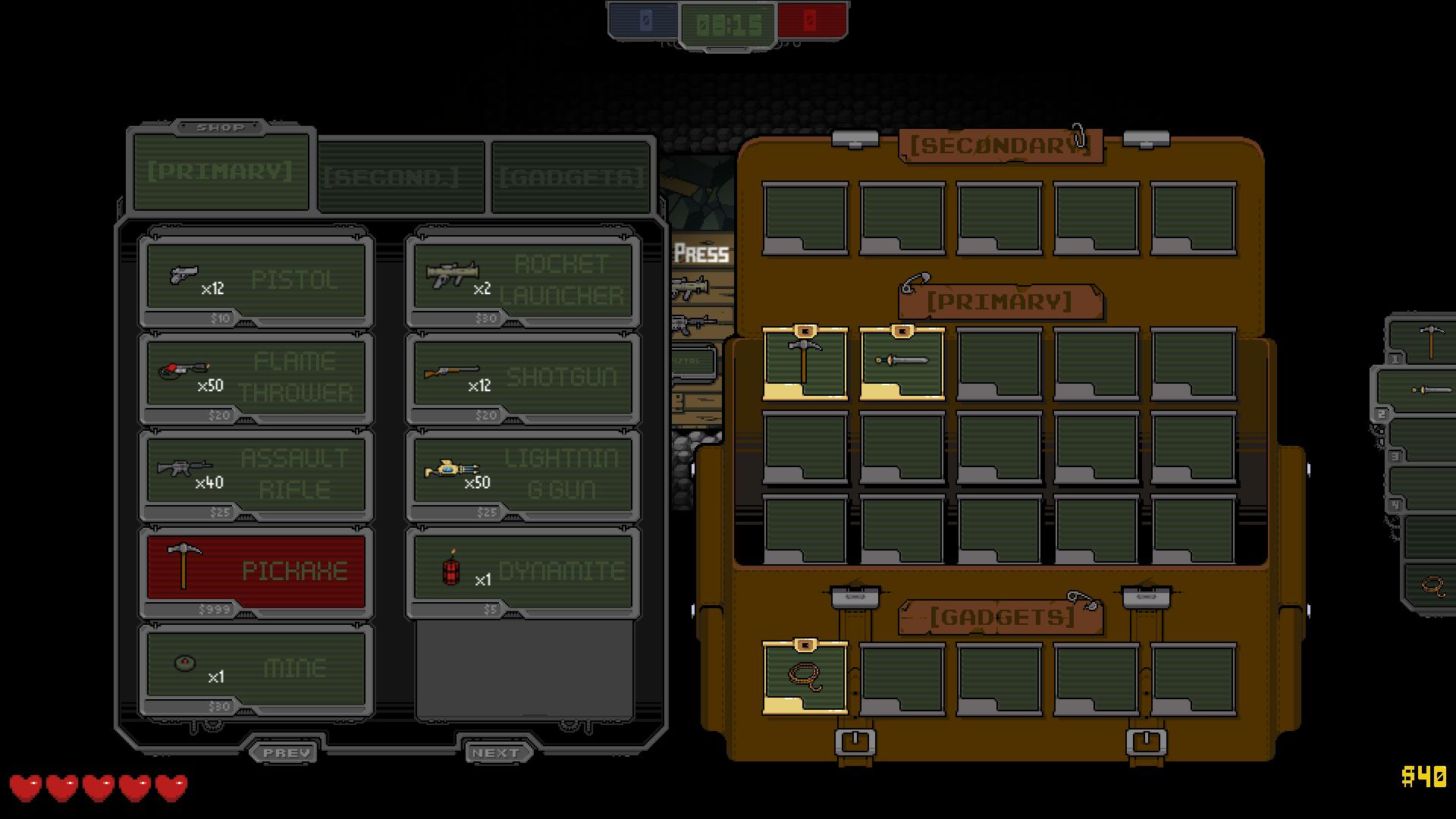Screen dimensions: 1456x819
Task: Click the rope in the Gadgets slot
Action: (x=804, y=680)
